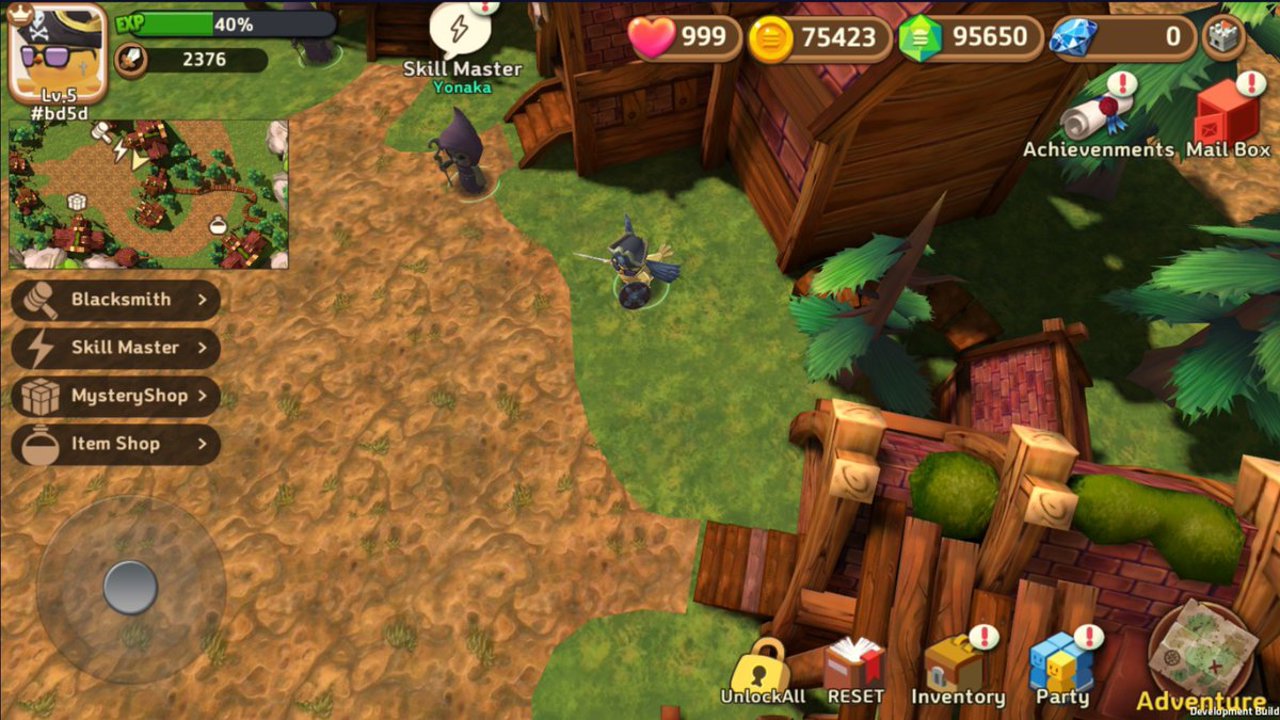Open the village minimap
The image size is (1280, 720).
pos(149,195)
